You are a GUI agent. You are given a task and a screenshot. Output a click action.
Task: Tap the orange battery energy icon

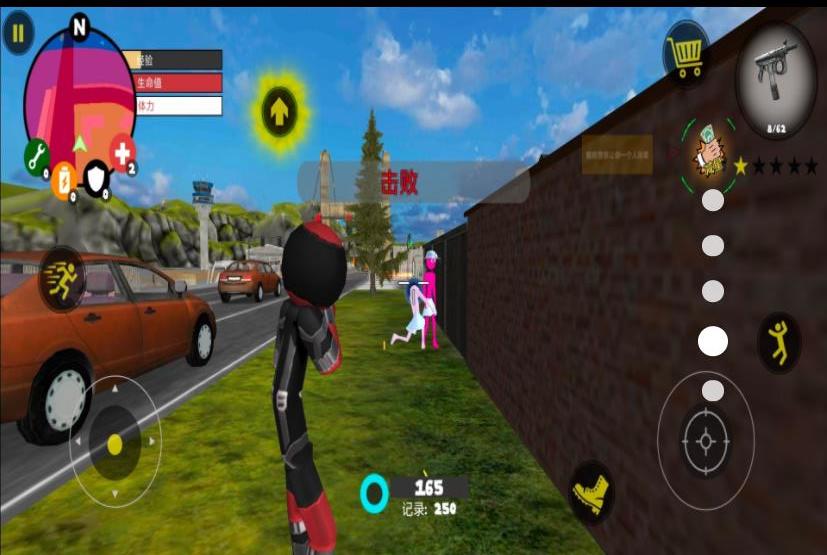pos(64,179)
